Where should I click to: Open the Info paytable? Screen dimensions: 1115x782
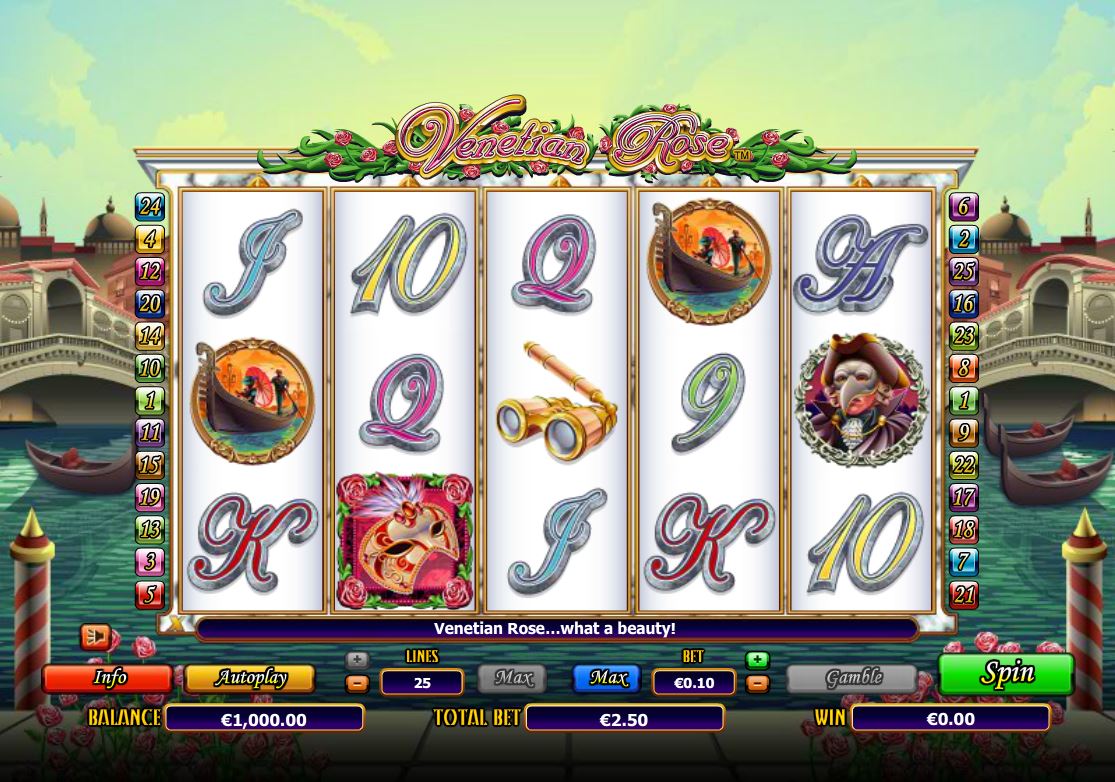tap(108, 678)
